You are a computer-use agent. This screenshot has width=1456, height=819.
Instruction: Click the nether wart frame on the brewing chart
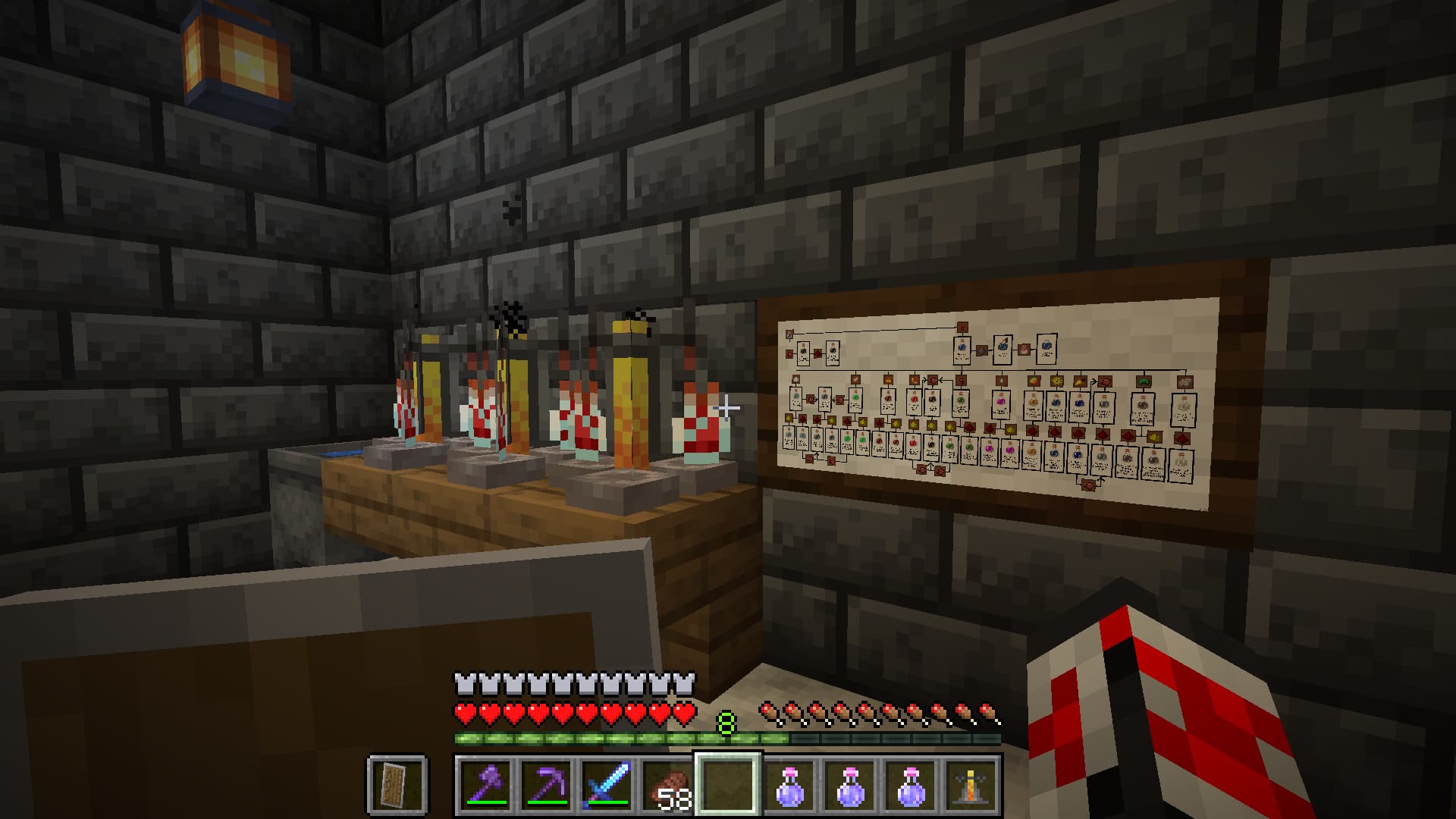tap(962, 327)
